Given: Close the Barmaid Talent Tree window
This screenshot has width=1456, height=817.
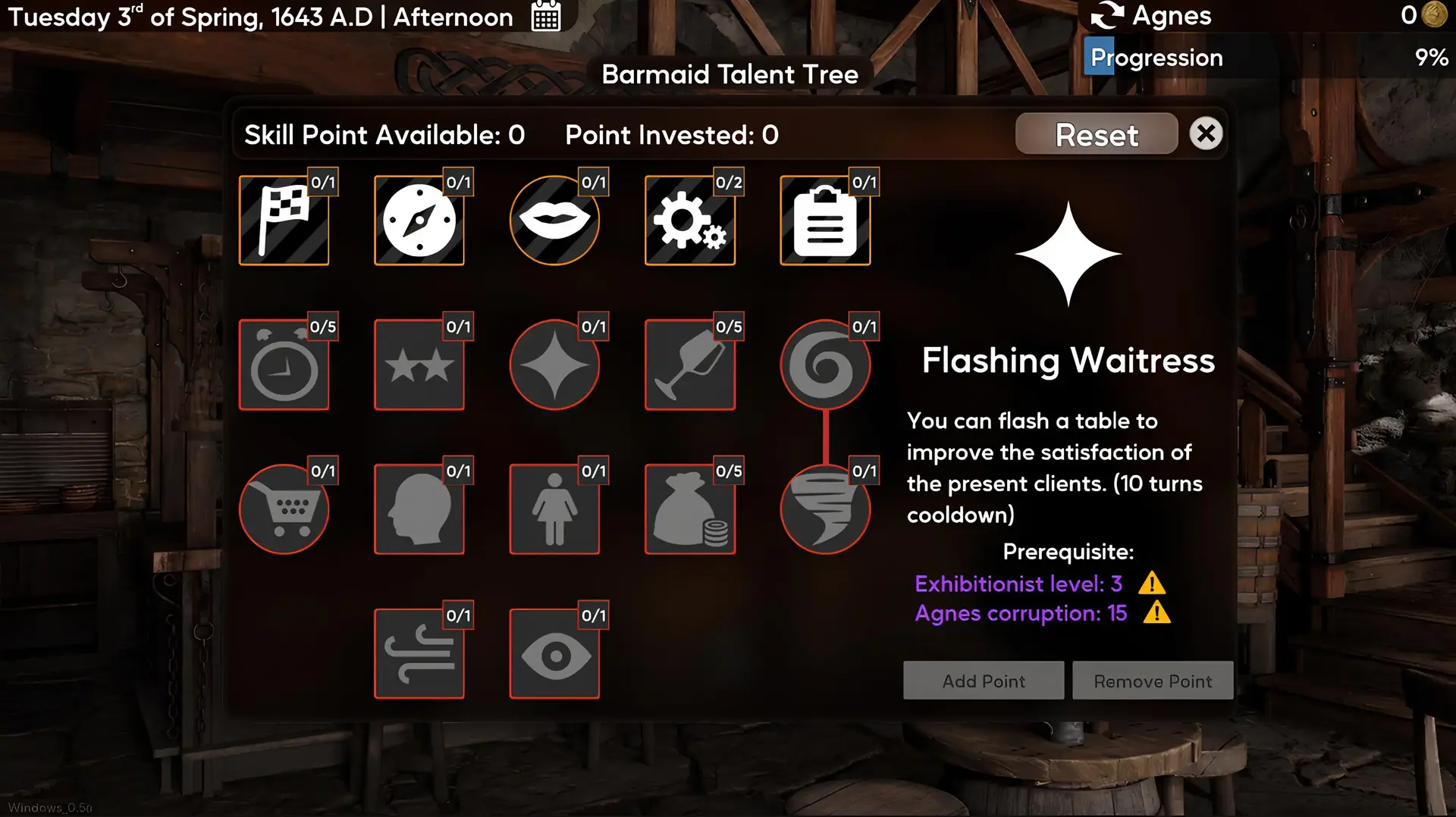Looking at the screenshot, I should [1205, 134].
